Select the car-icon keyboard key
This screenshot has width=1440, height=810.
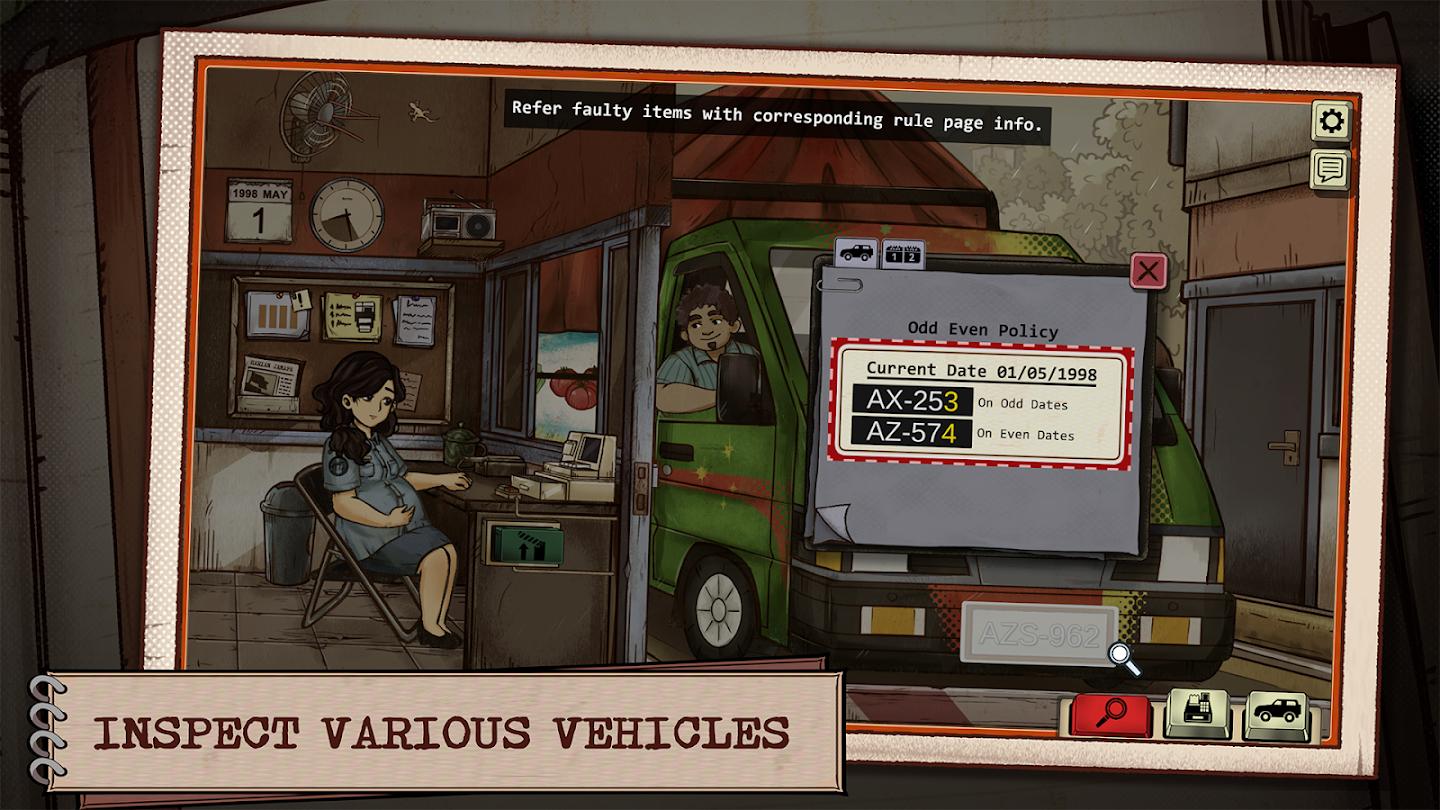tap(1276, 713)
